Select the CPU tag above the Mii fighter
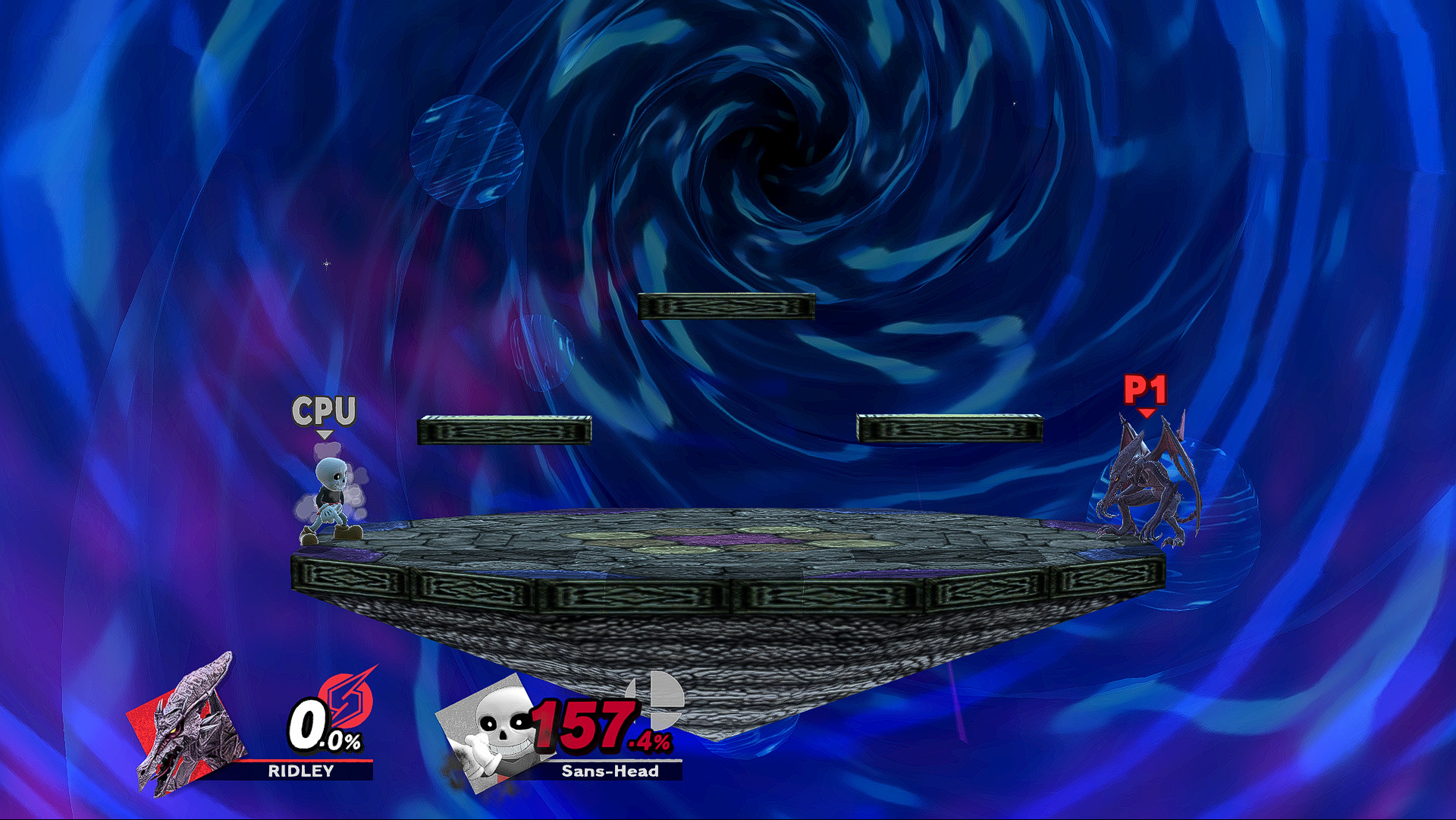The image size is (1456, 820). coord(325,409)
